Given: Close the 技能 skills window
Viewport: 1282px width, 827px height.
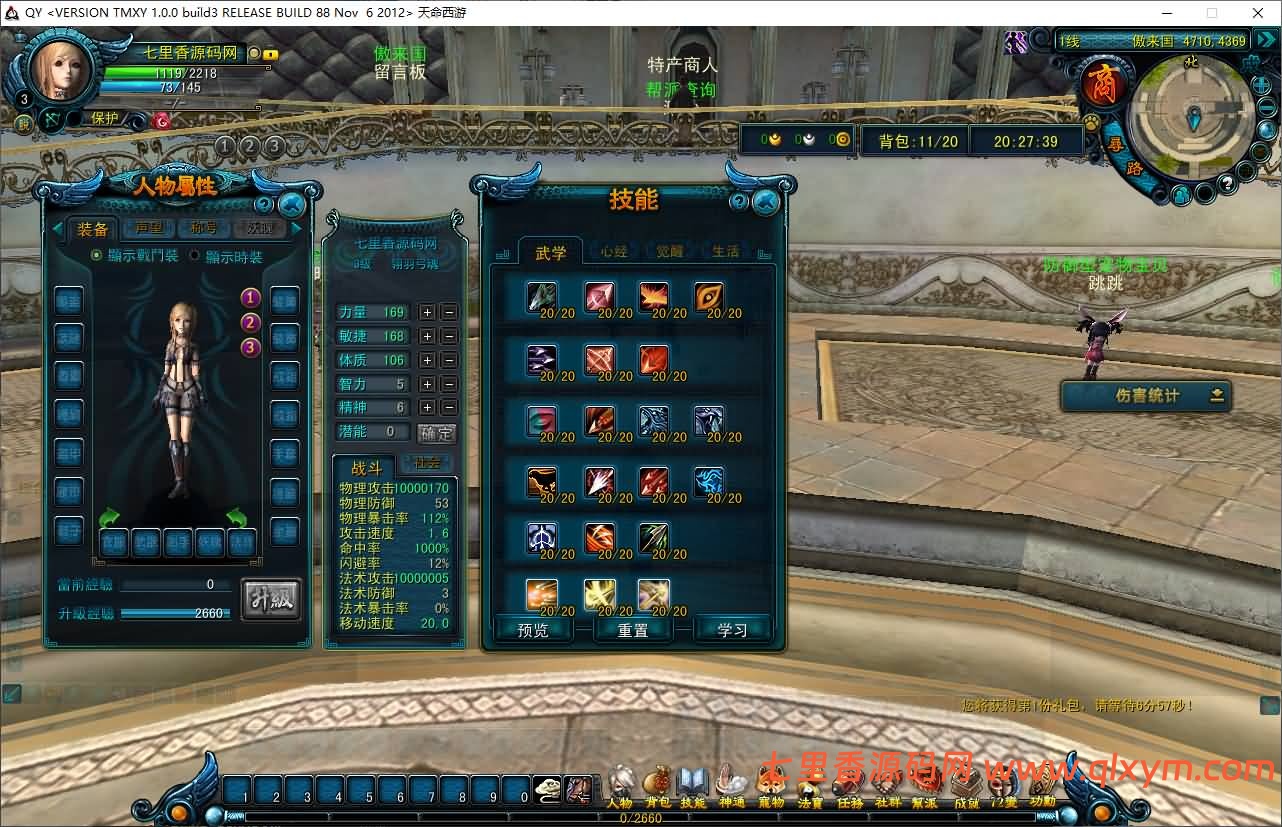Looking at the screenshot, I should click(766, 203).
